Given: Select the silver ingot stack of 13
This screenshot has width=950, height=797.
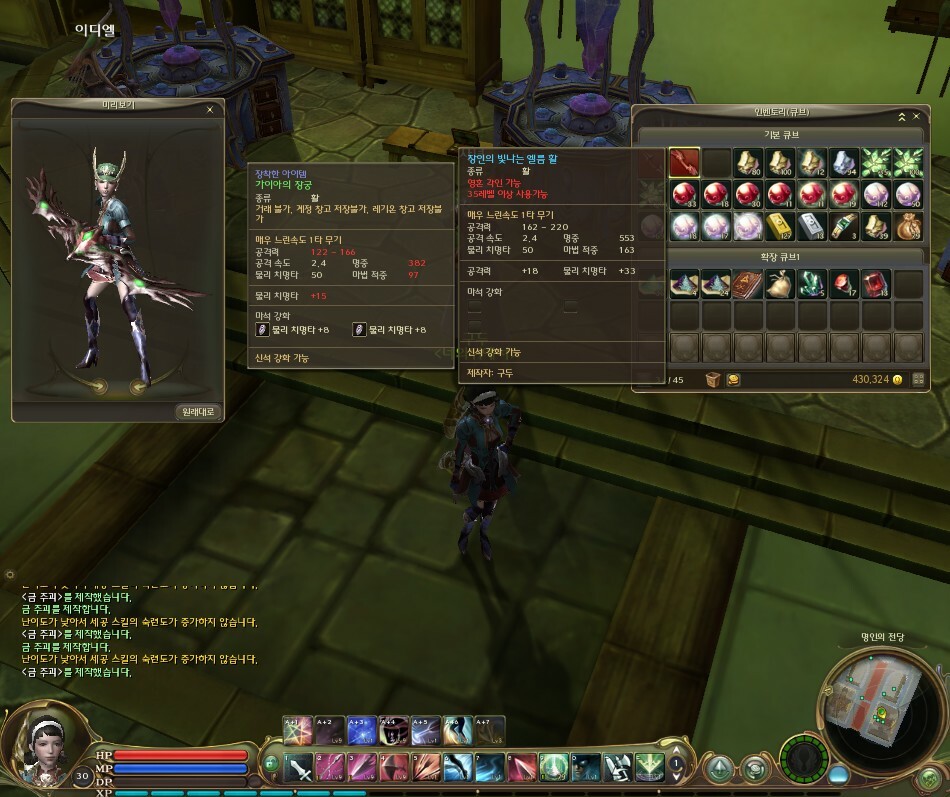Looking at the screenshot, I should [x=812, y=227].
